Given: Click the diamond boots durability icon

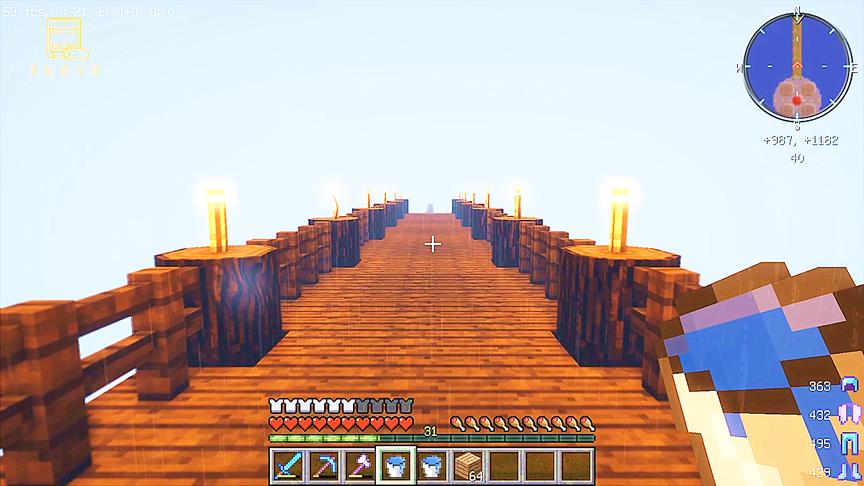Looking at the screenshot, I should click(850, 471).
